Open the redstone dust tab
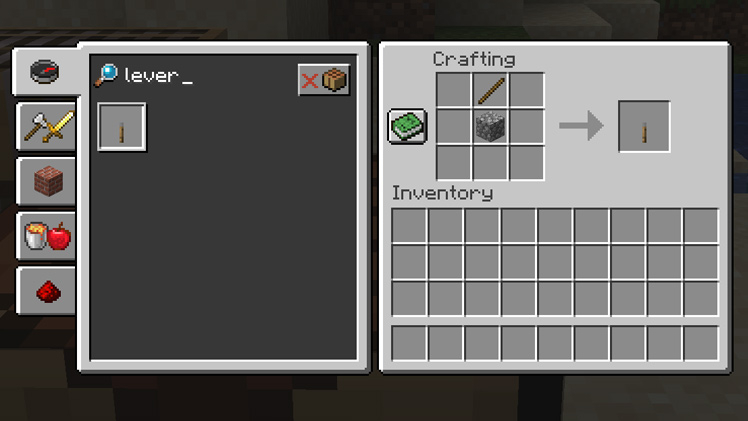The width and height of the screenshot is (748, 421). point(47,291)
